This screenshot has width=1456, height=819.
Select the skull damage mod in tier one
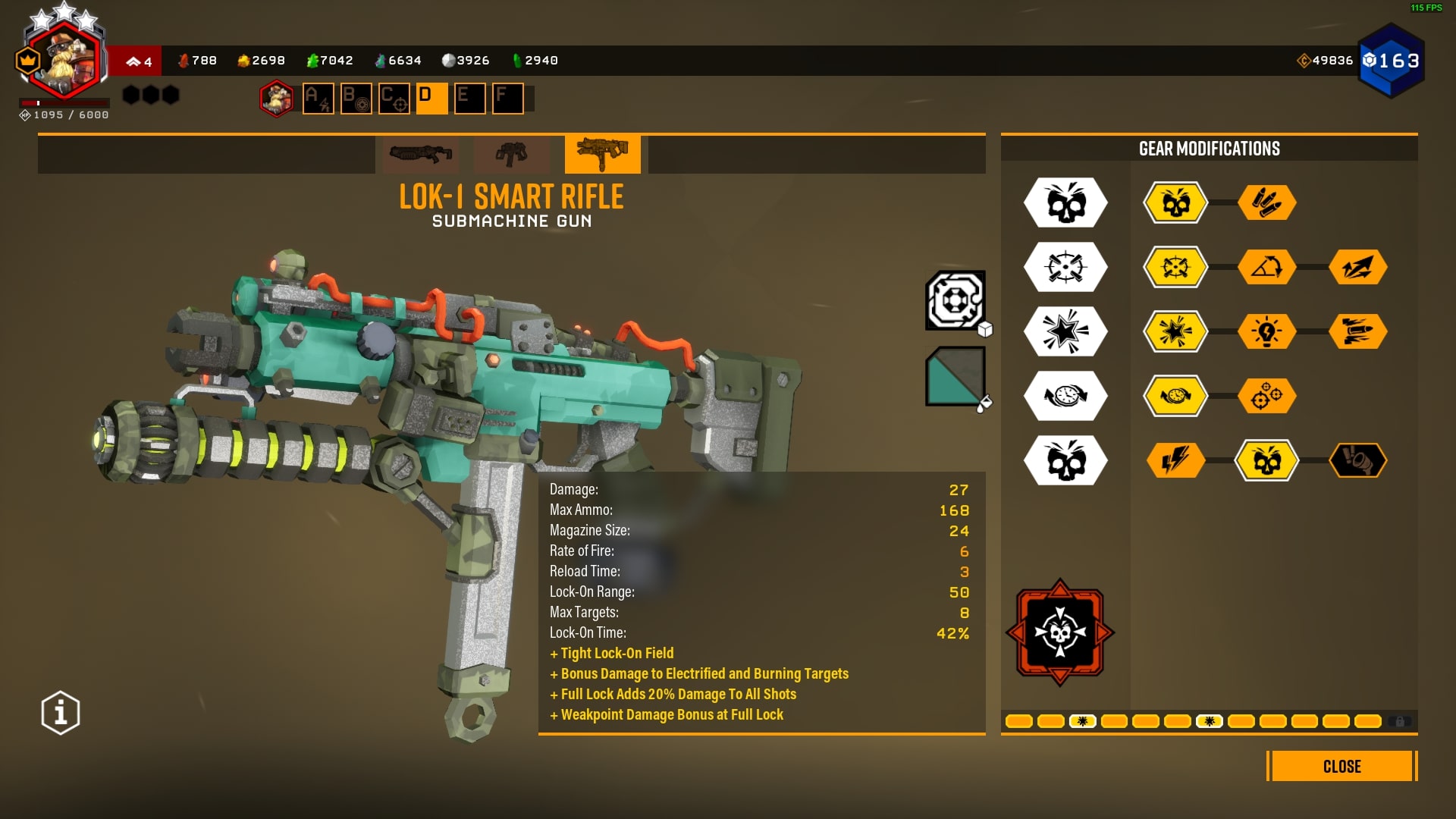point(1174,202)
